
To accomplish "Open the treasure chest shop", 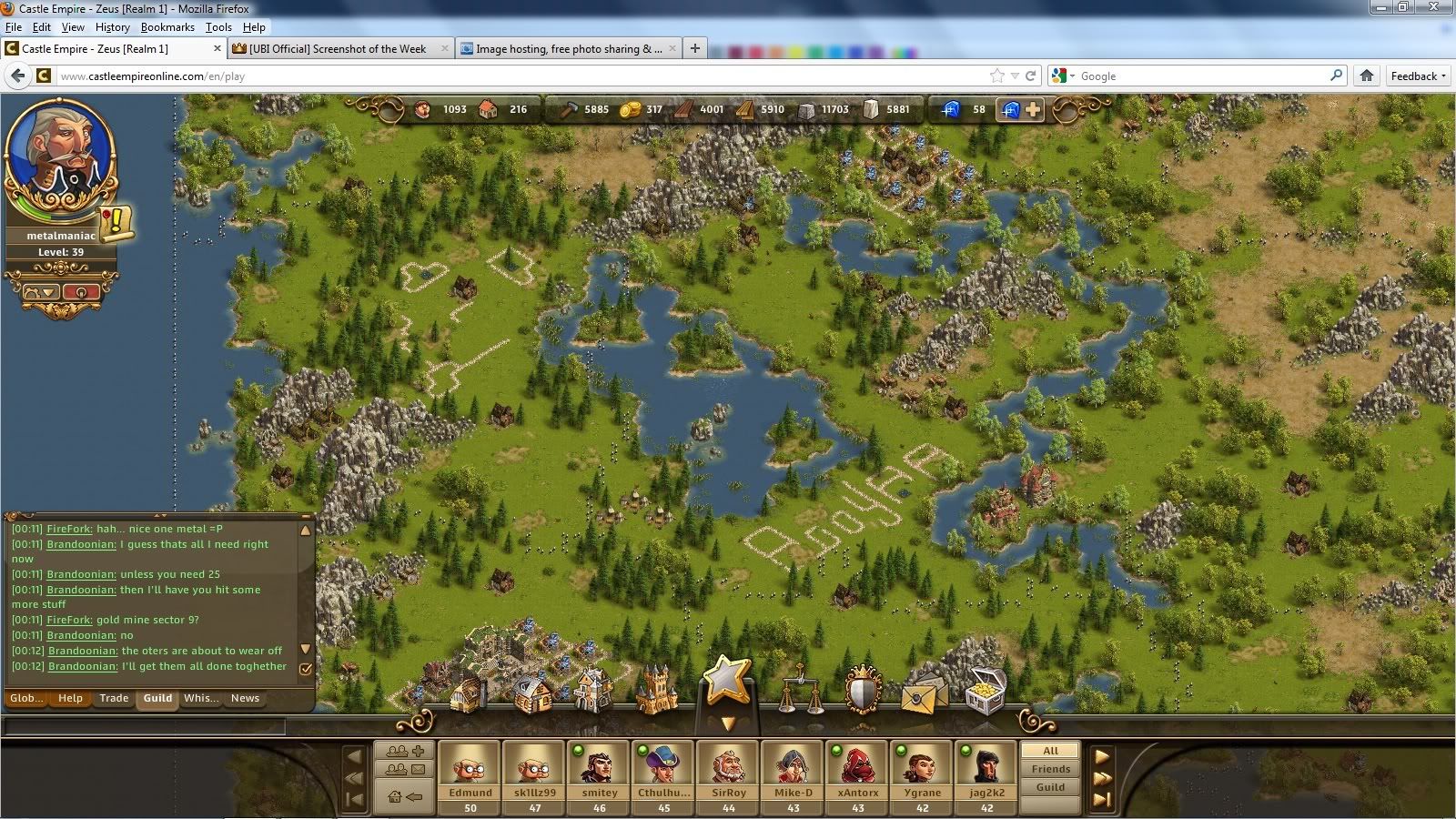I will pos(986,693).
